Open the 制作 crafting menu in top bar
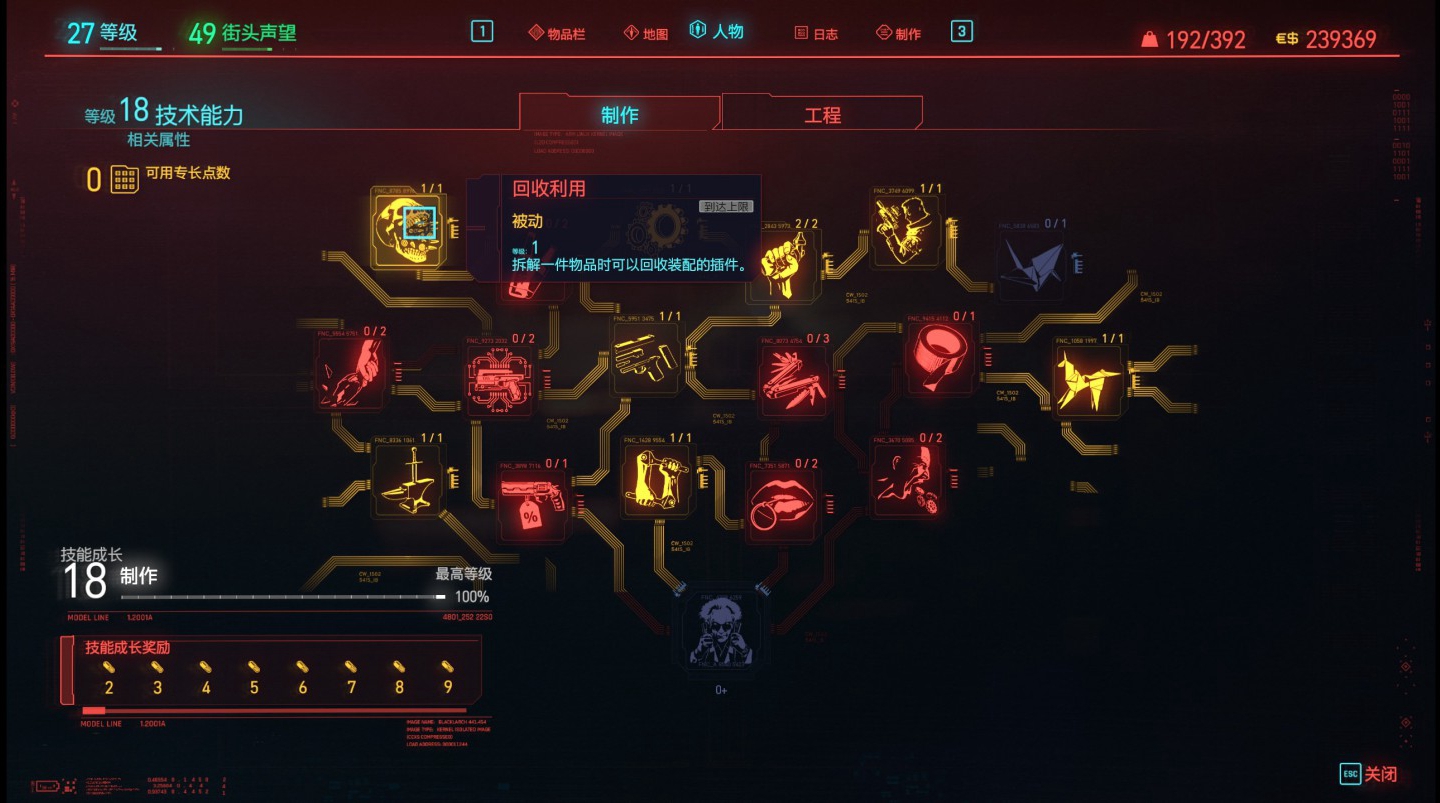Screen dimensions: 1440x803 pyautogui.click(x=898, y=34)
